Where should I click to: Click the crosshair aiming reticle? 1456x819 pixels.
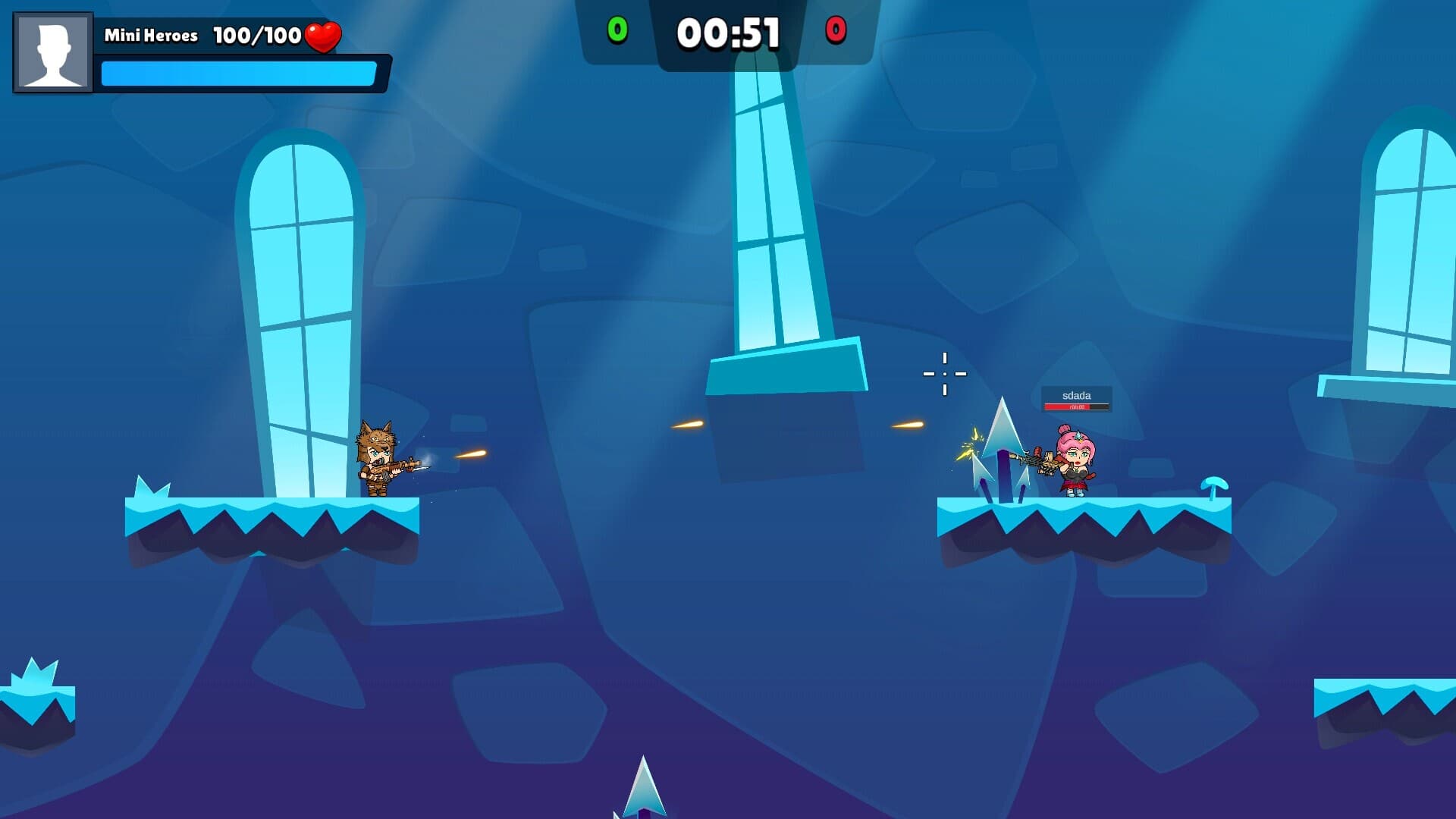point(944,373)
